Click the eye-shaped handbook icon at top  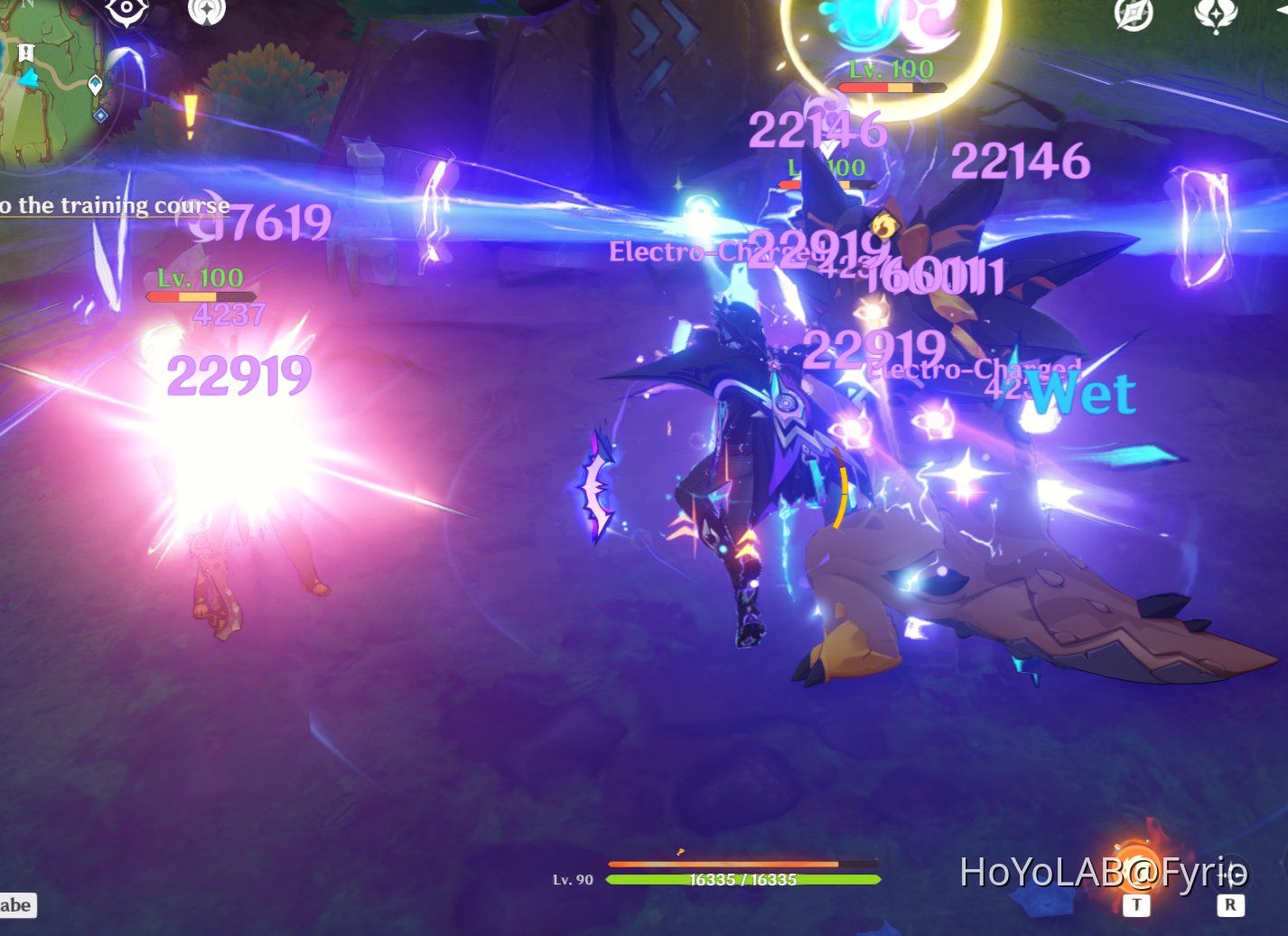(125, 13)
